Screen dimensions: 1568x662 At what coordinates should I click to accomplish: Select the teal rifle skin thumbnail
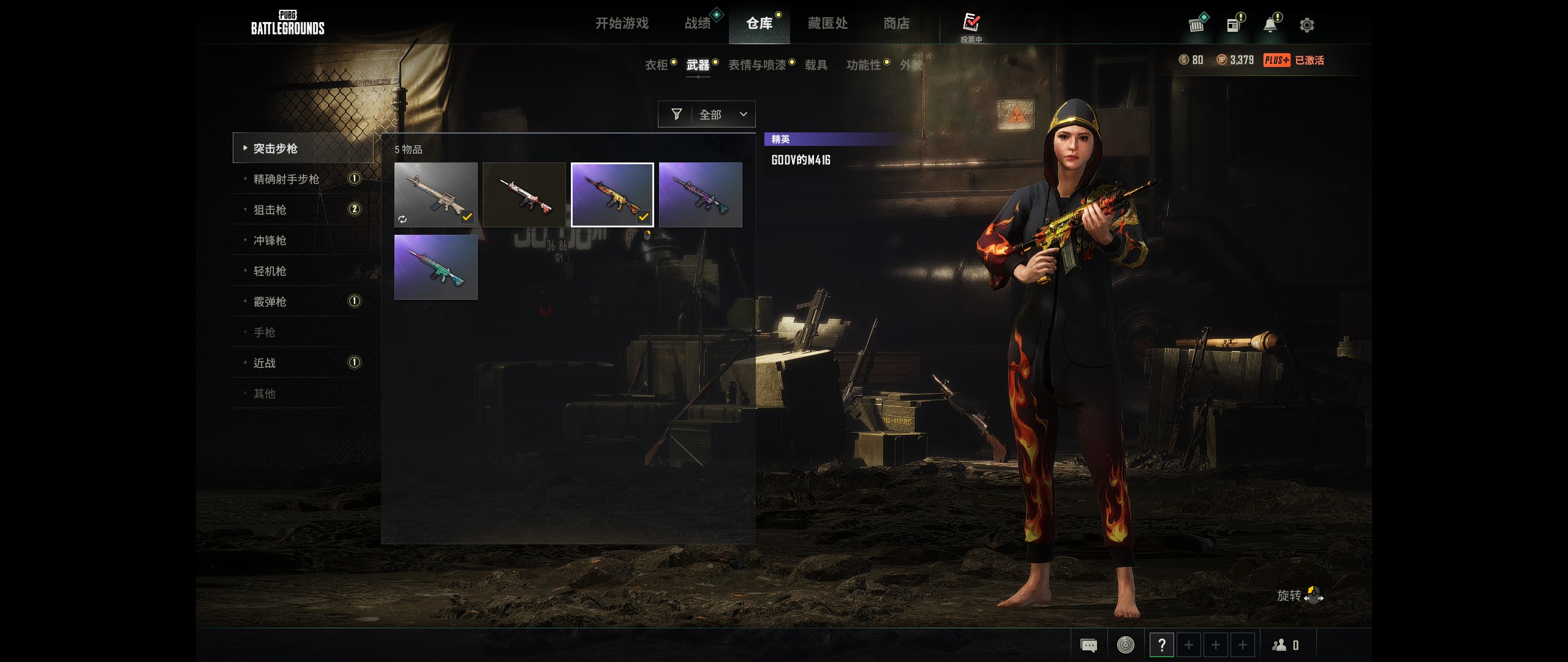(435, 267)
